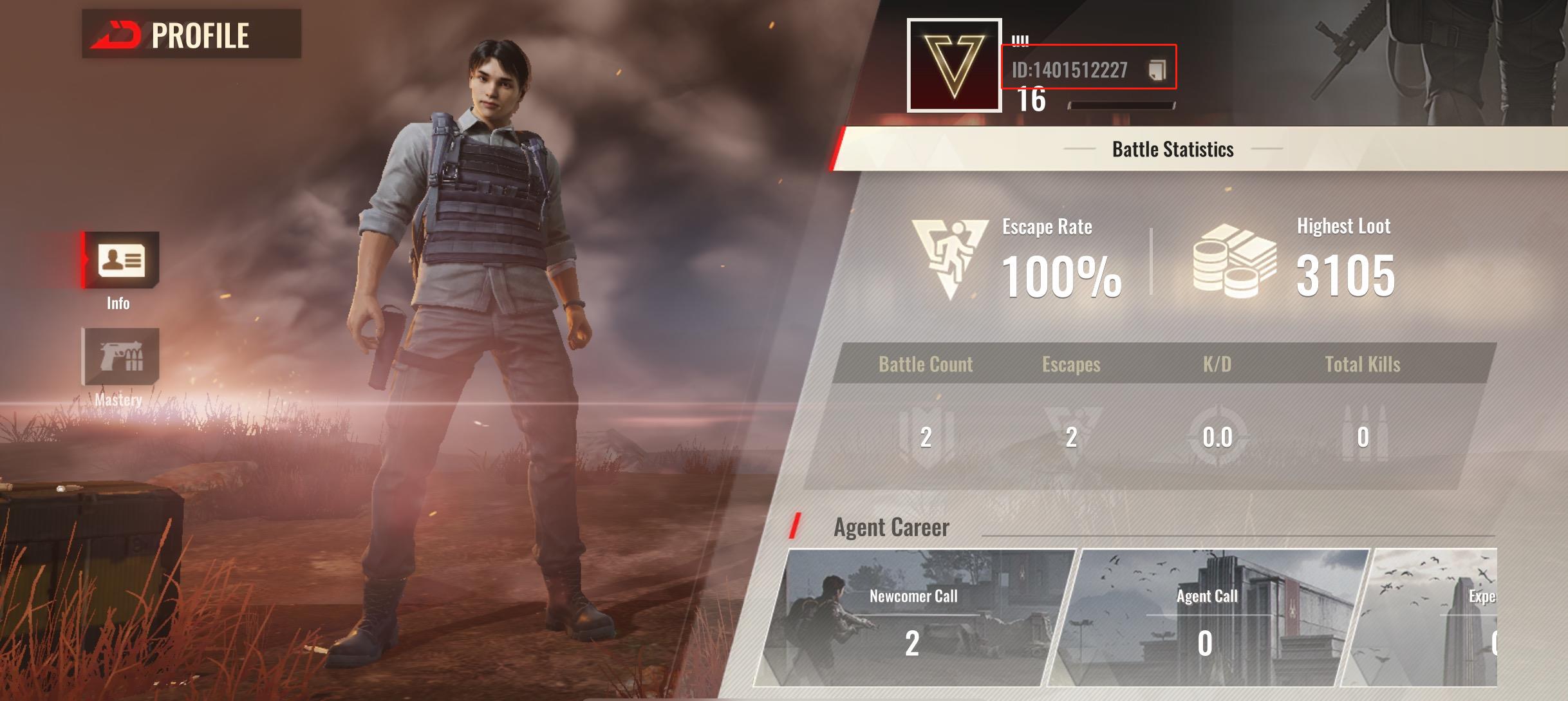Copy the player ID with the copy icon
The height and width of the screenshot is (701, 1568).
(1157, 70)
